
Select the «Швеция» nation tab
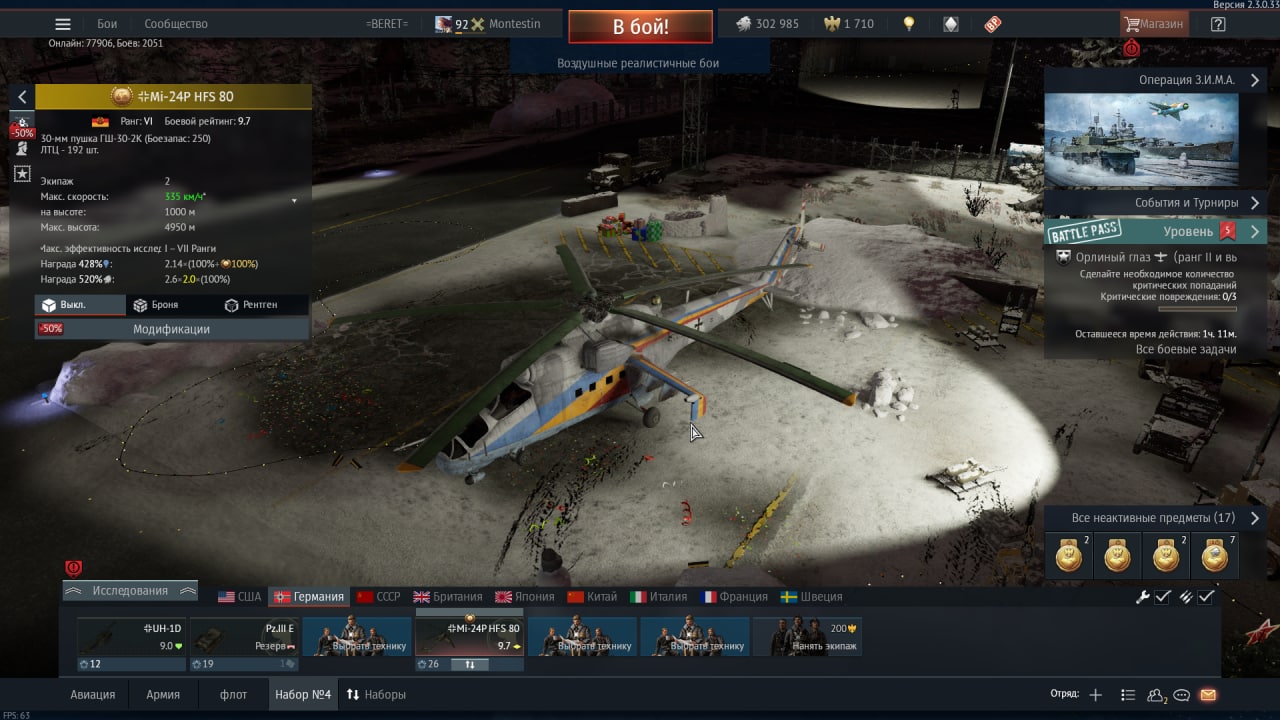pos(812,597)
